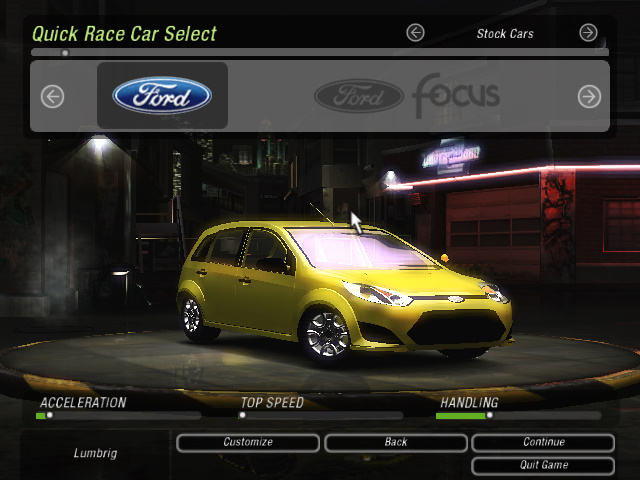Click the car list scrollbar handle

(65, 52)
